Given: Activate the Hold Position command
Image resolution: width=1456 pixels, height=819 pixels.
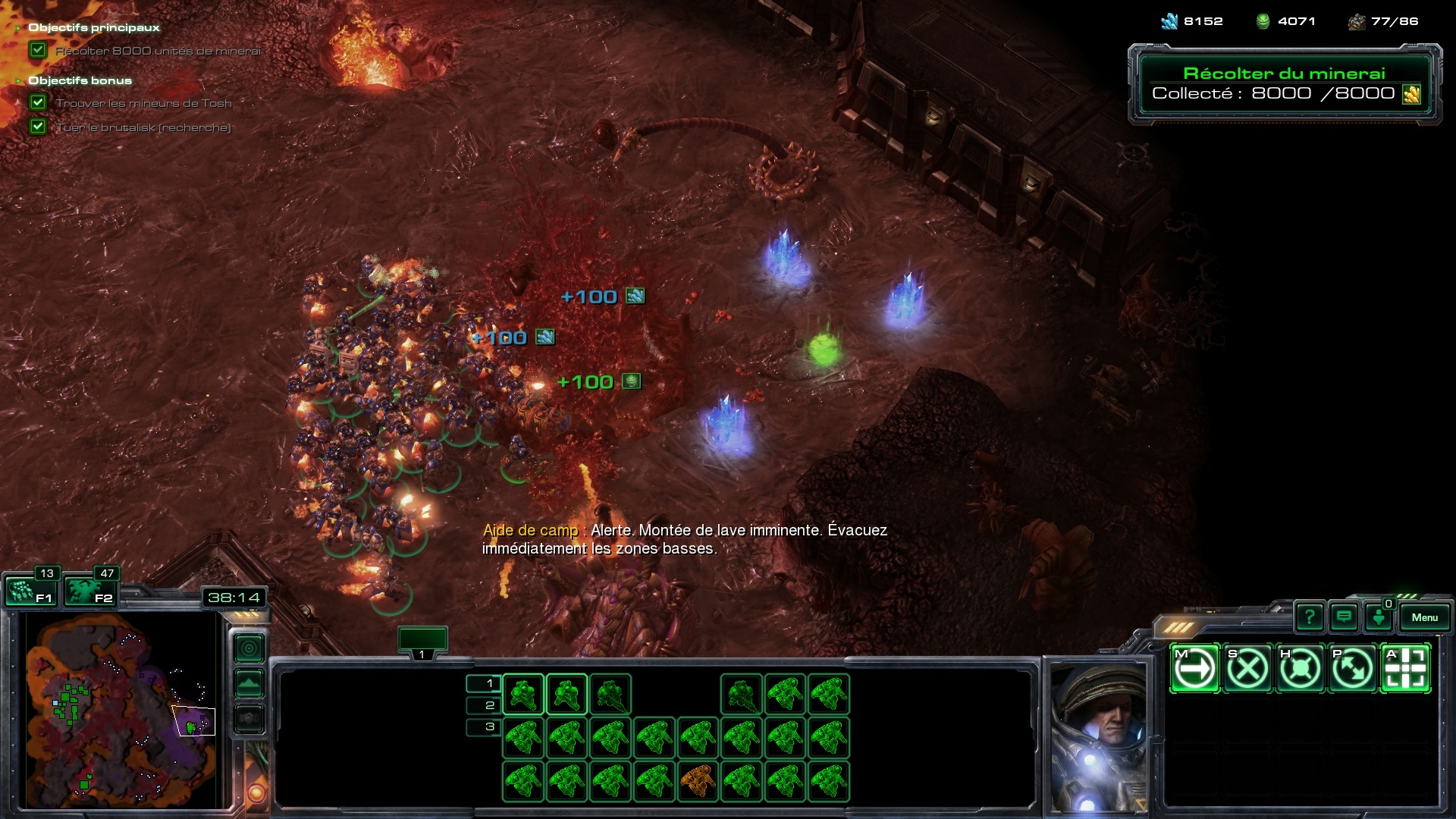Looking at the screenshot, I should [x=1300, y=669].
